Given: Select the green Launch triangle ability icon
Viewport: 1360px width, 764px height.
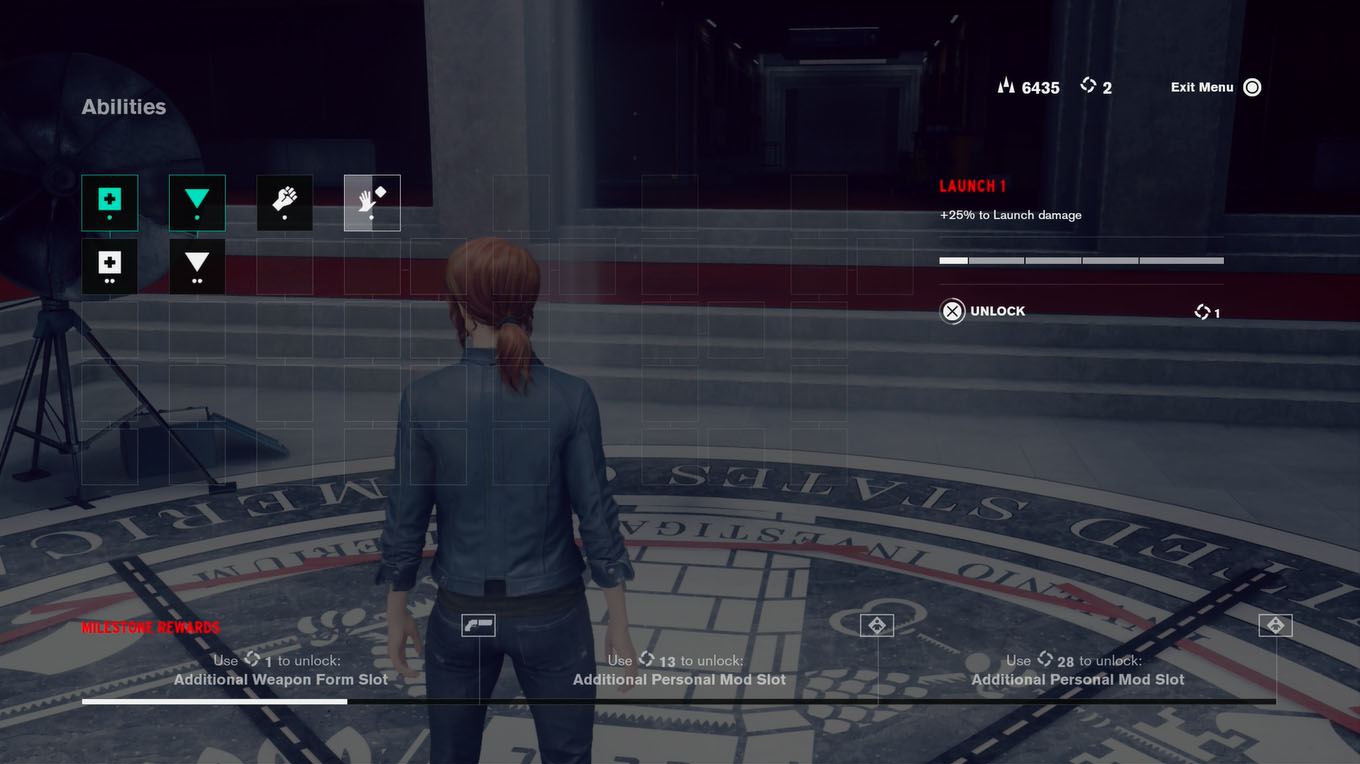Looking at the screenshot, I should click(197, 202).
